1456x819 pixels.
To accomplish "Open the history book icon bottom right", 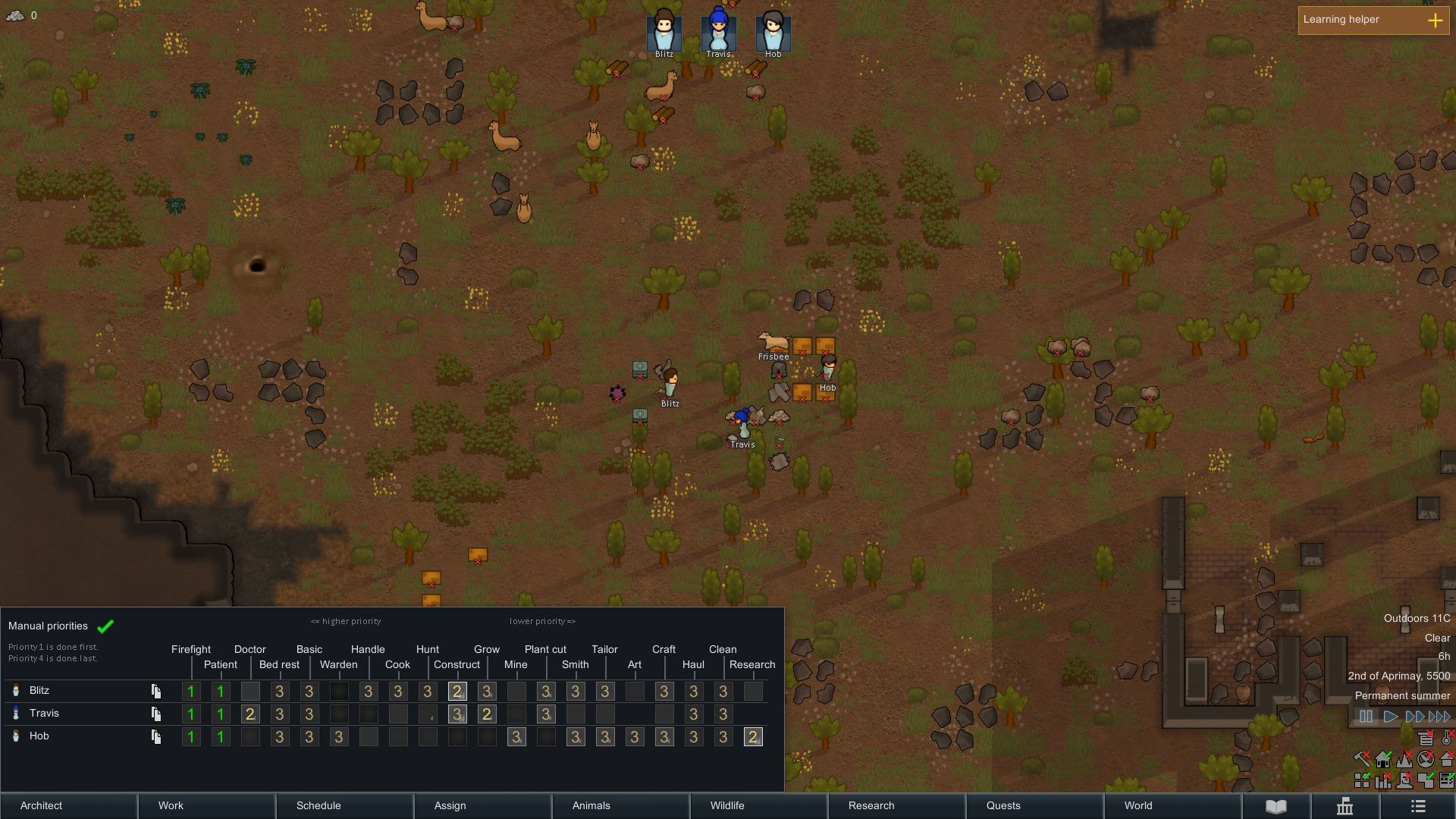I will point(1277,805).
